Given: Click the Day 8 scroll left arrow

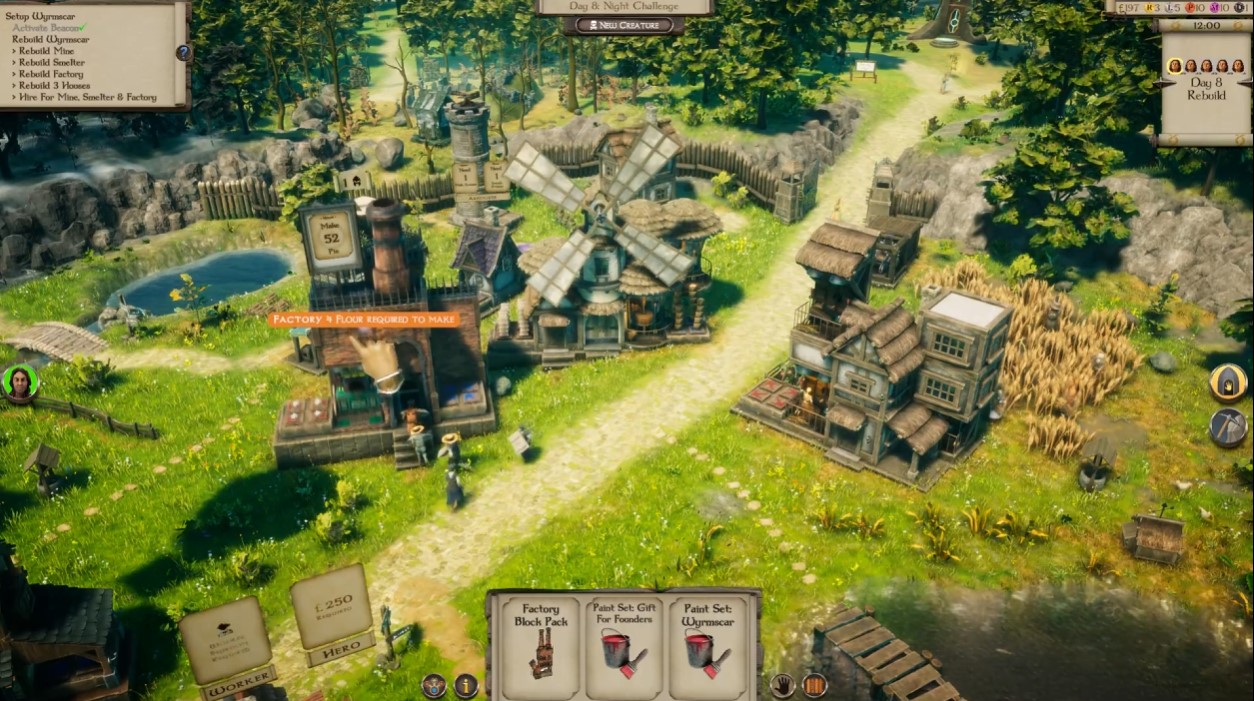Looking at the screenshot, I should click(x=1164, y=81).
